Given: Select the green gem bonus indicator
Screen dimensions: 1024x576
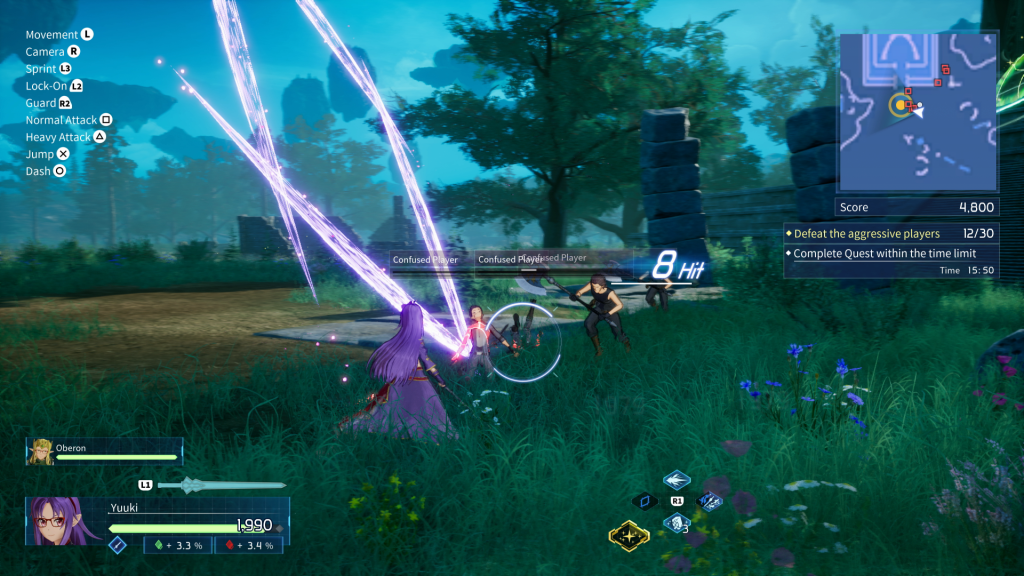Looking at the screenshot, I should coord(177,545).
